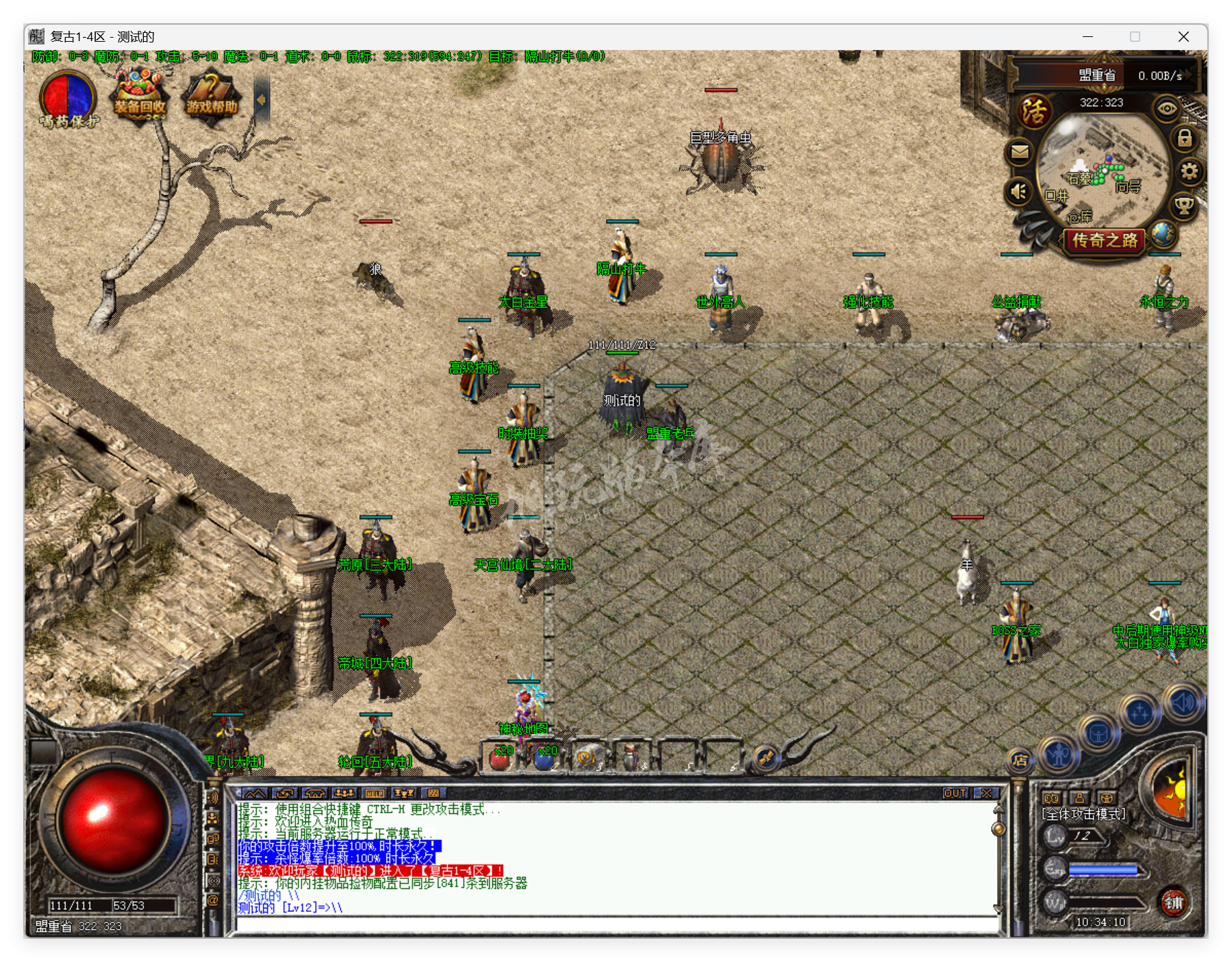The image size is (1232, 962).
Task: Click the Exp progress bar
Action: pos(1102,870)
